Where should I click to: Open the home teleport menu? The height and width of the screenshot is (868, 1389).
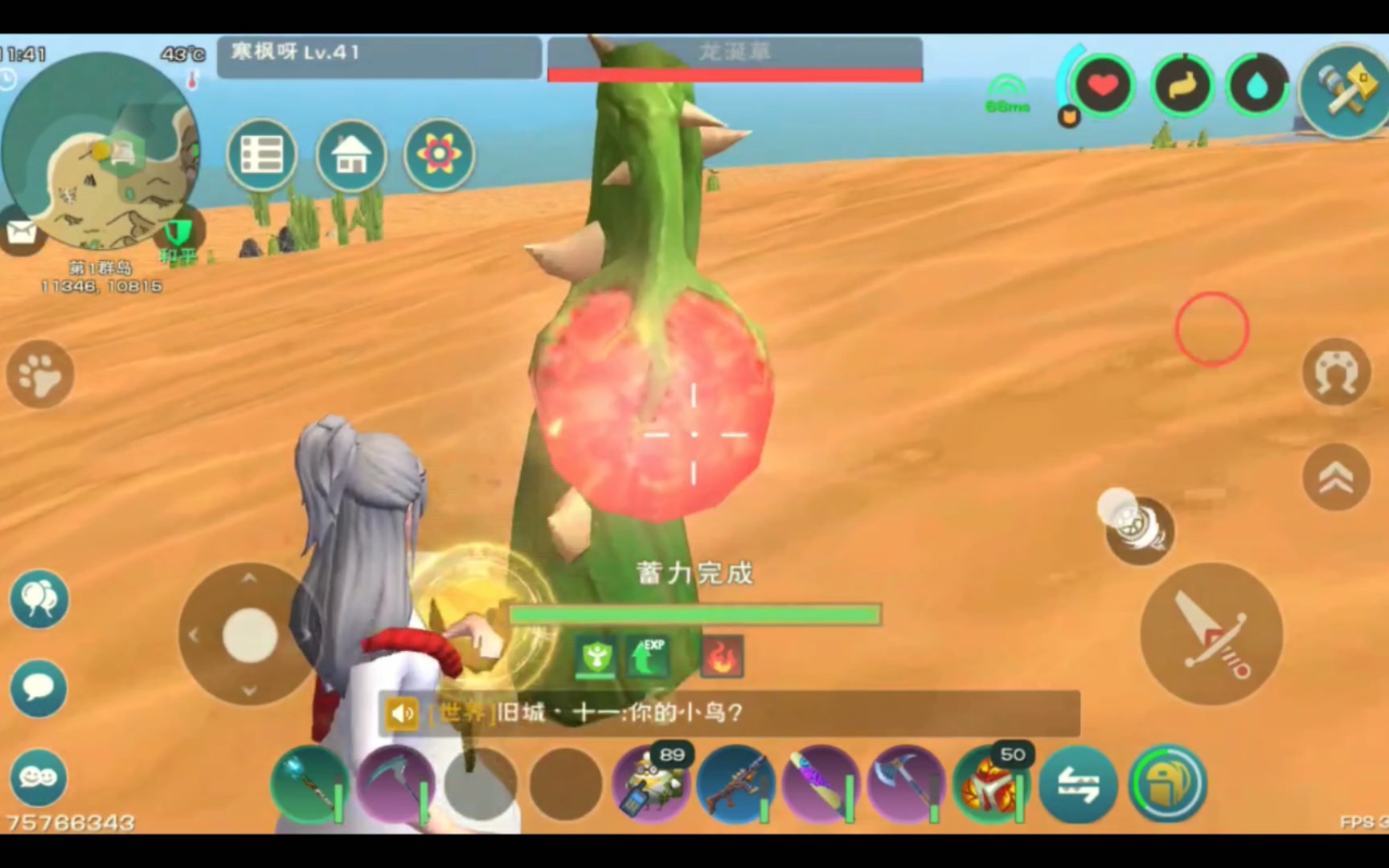tap(350, 154)
